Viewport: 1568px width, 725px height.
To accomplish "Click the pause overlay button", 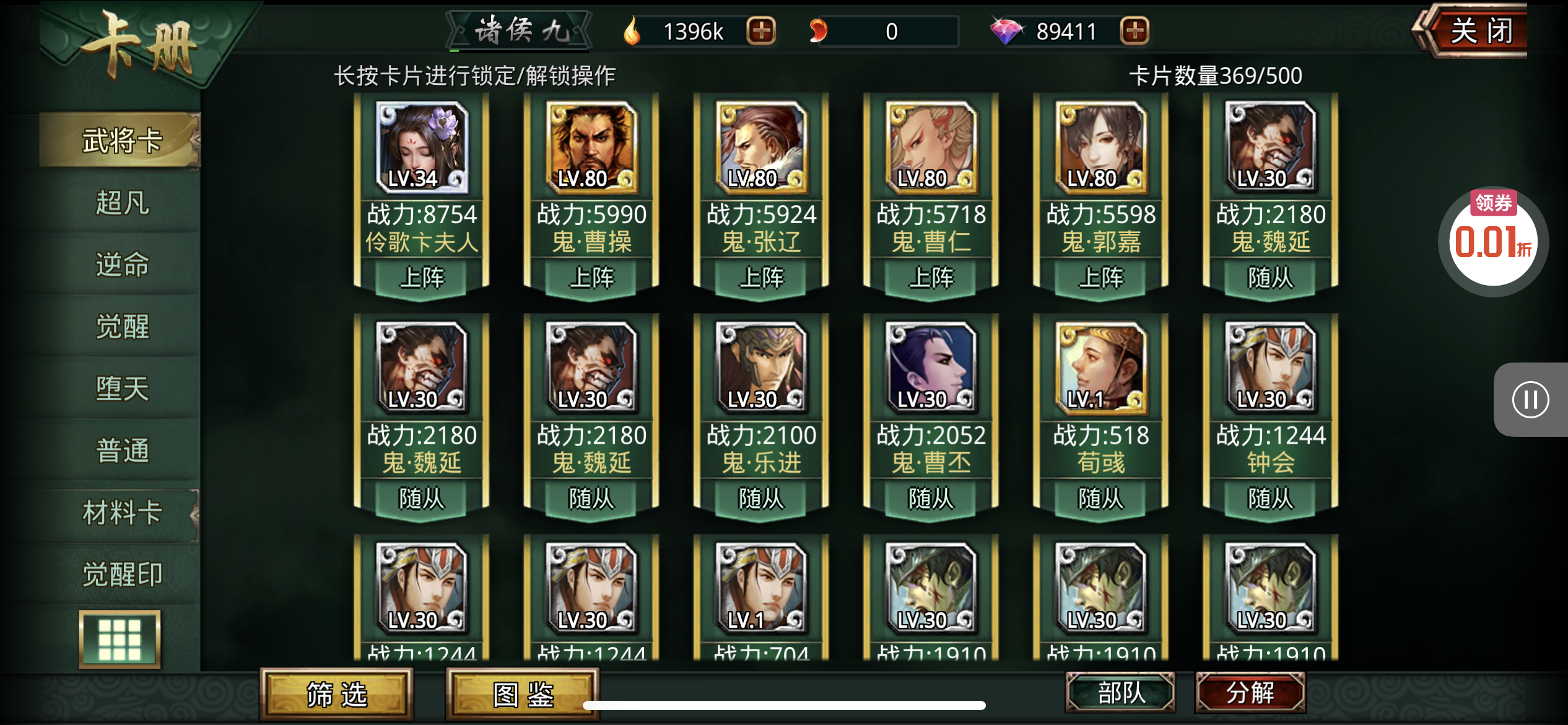I will (x=1530, y=400).
